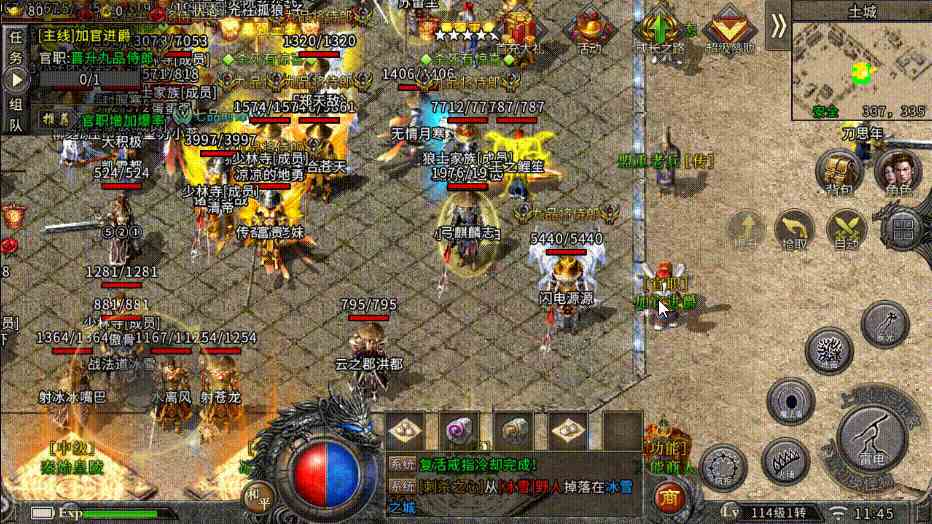Open the 活动 events icon
The height and width of the screenshot is (524, 932).
[589, 28]
